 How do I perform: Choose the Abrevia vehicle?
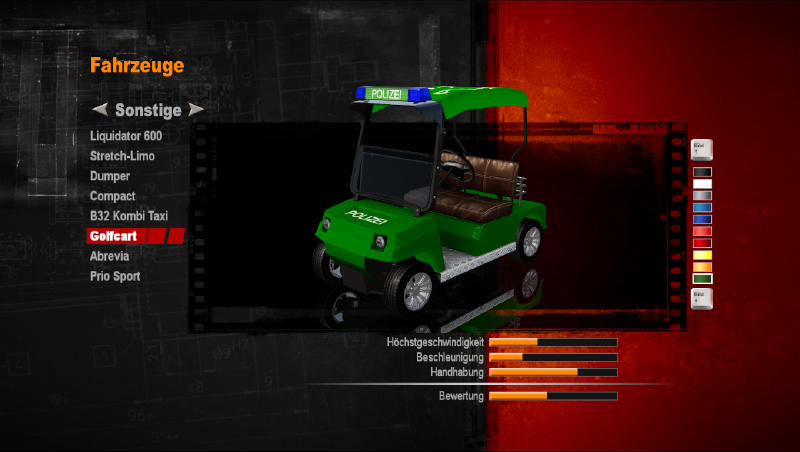click(110, 256)
